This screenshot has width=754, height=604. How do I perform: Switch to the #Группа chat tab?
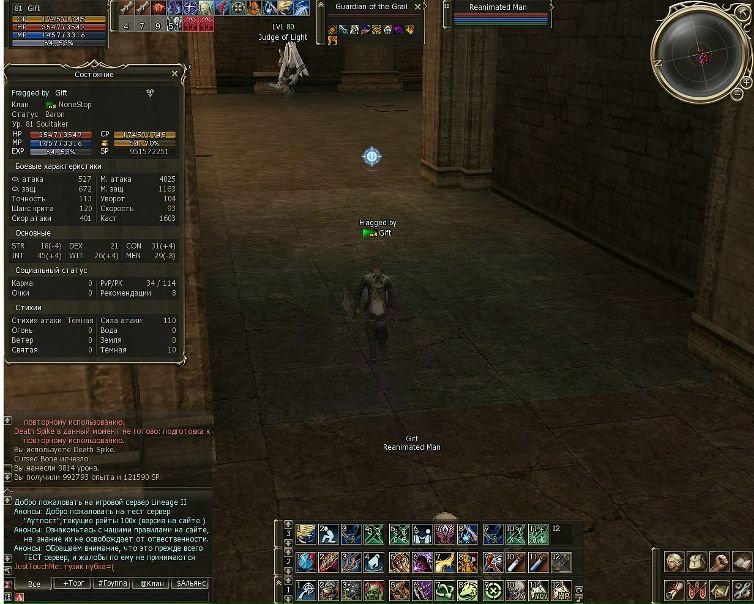coord(113,583)
